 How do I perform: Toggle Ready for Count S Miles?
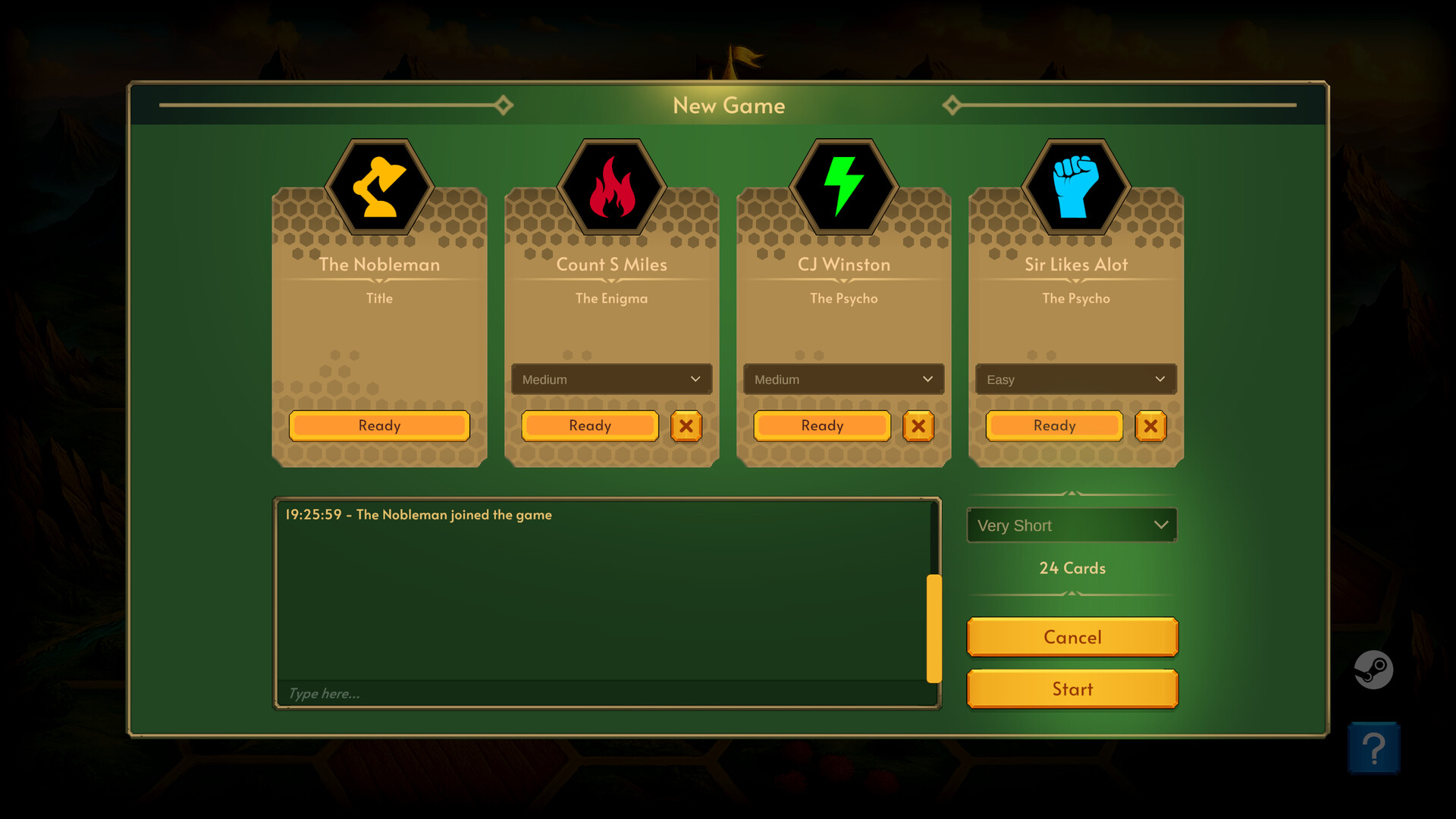click(x=589, y=426)
